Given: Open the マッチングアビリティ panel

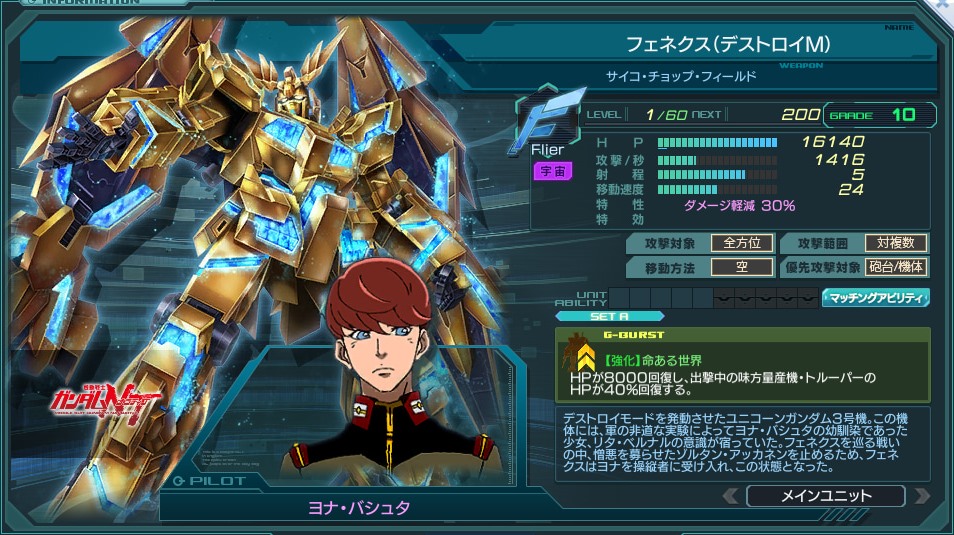Looking at the screenshot, I should point(875,298).
